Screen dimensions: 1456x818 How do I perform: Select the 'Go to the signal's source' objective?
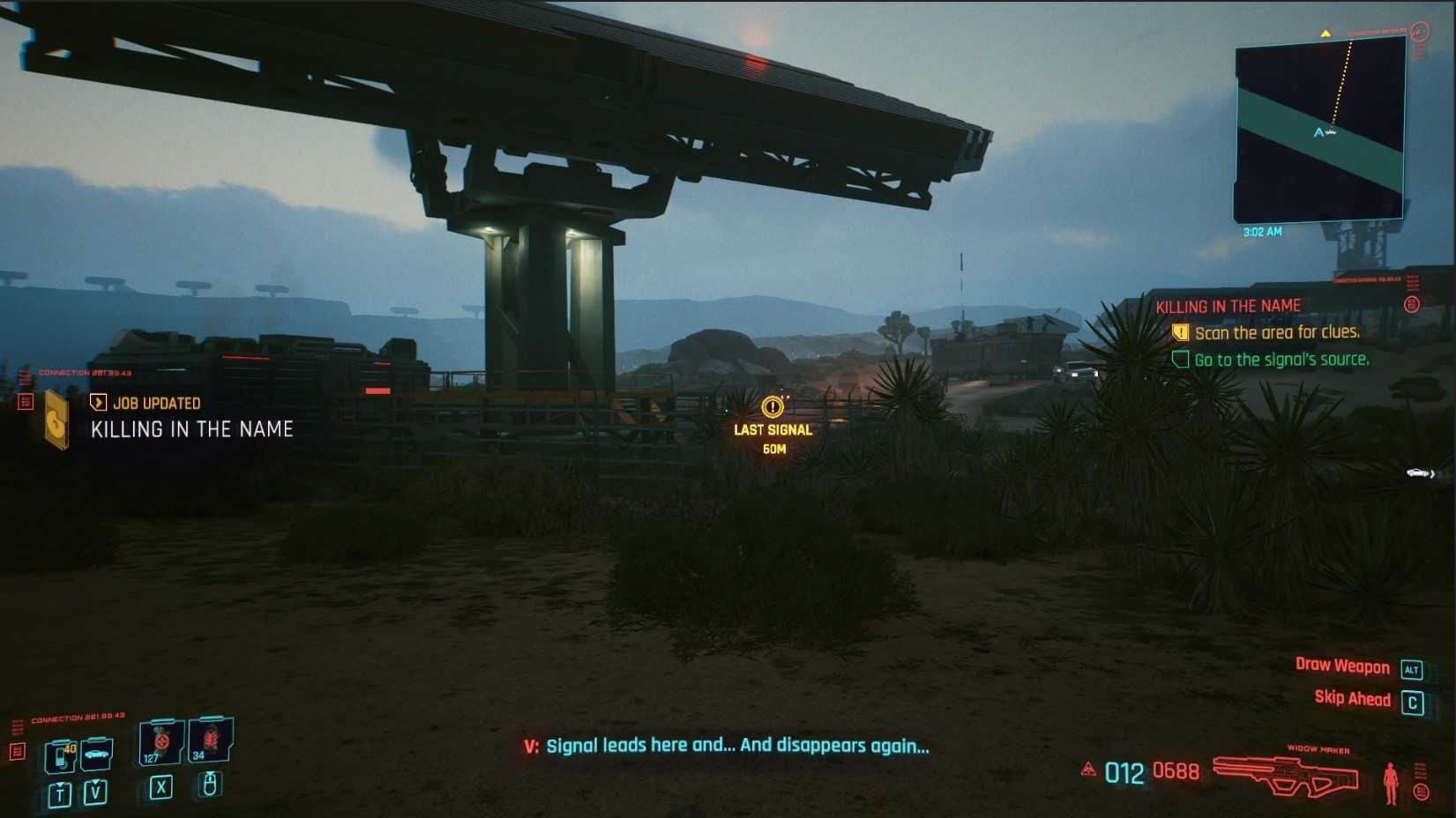(1281, 360)
